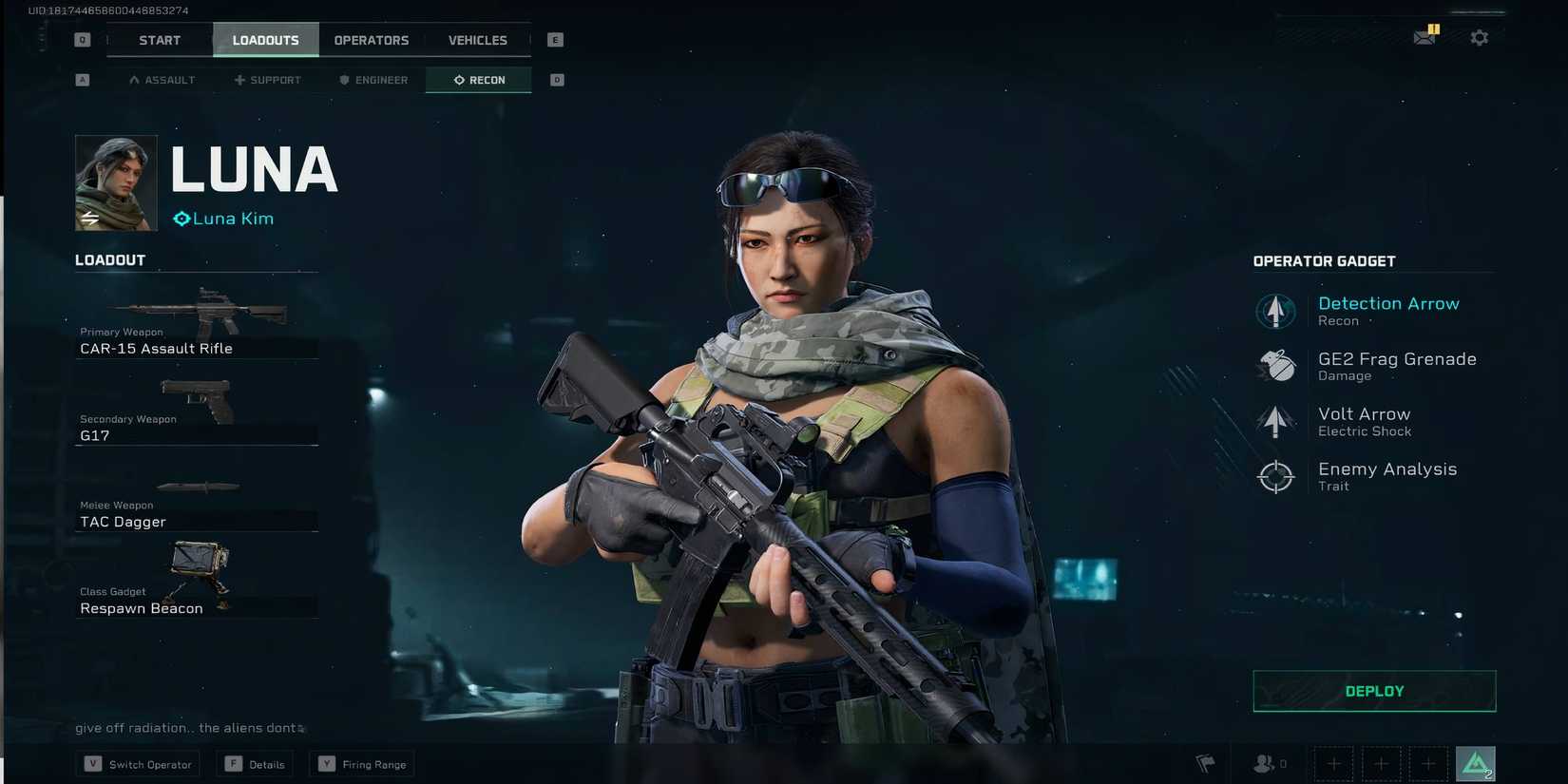This screenshot has height=784, width=1568.
Task: Open the squad members icon
Action: point(1264,763)
